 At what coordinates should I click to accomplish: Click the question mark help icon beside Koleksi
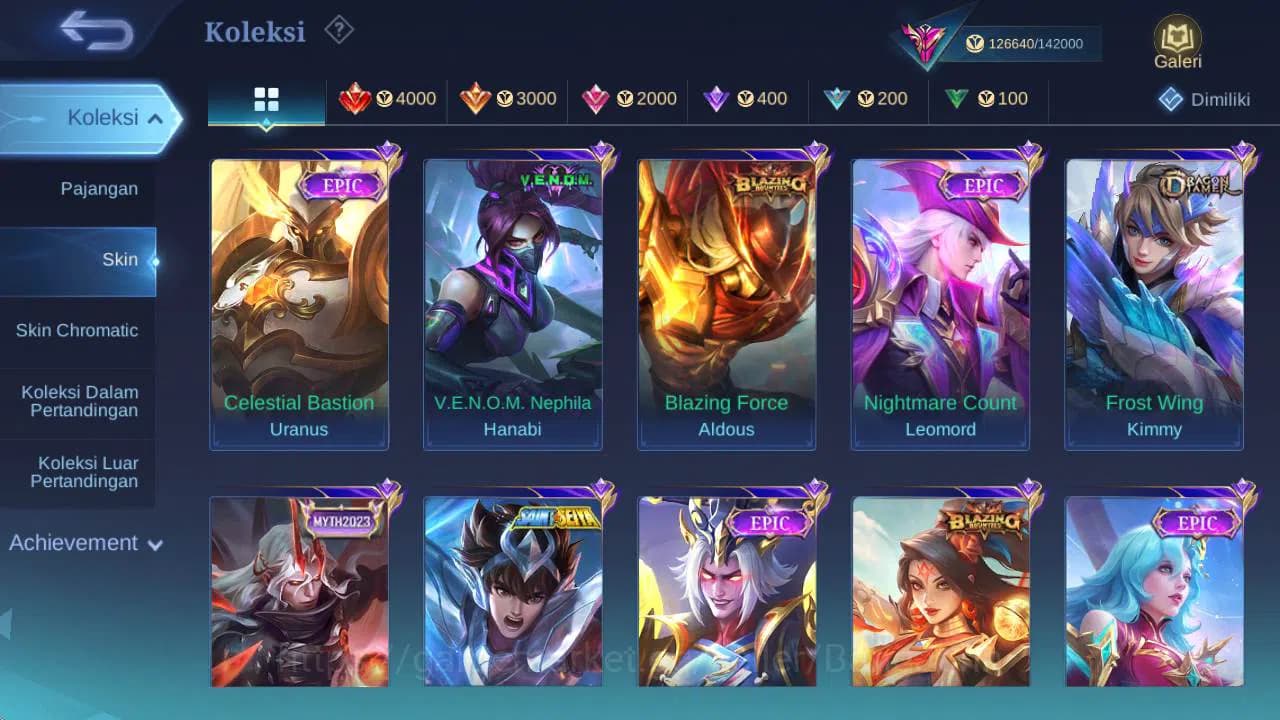tap(338, 31)
